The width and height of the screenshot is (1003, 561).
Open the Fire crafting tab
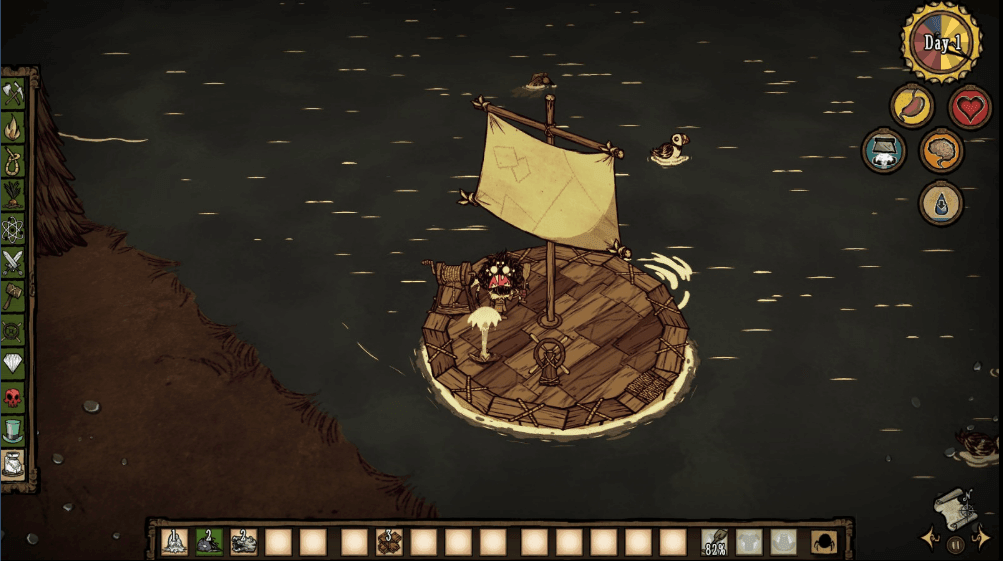click(14, 127)
